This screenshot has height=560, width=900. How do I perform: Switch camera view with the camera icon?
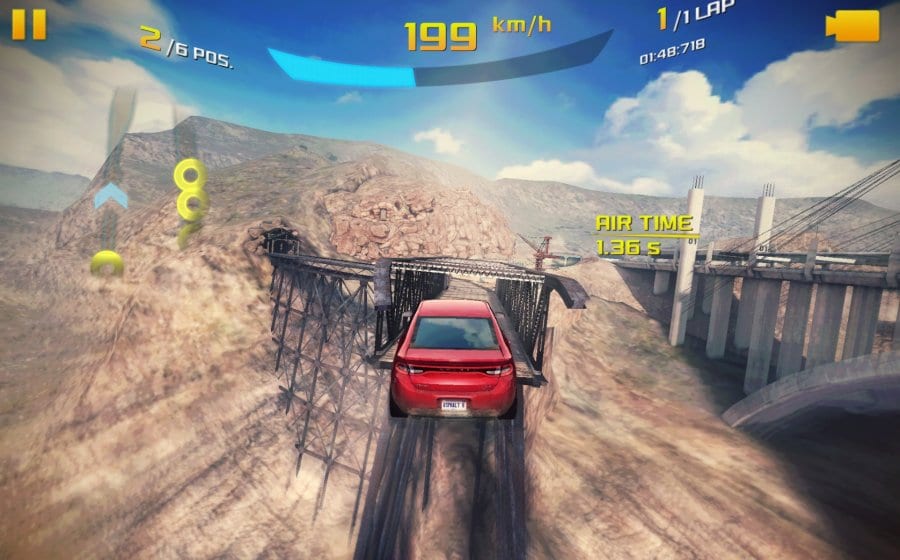pos(852,26)
